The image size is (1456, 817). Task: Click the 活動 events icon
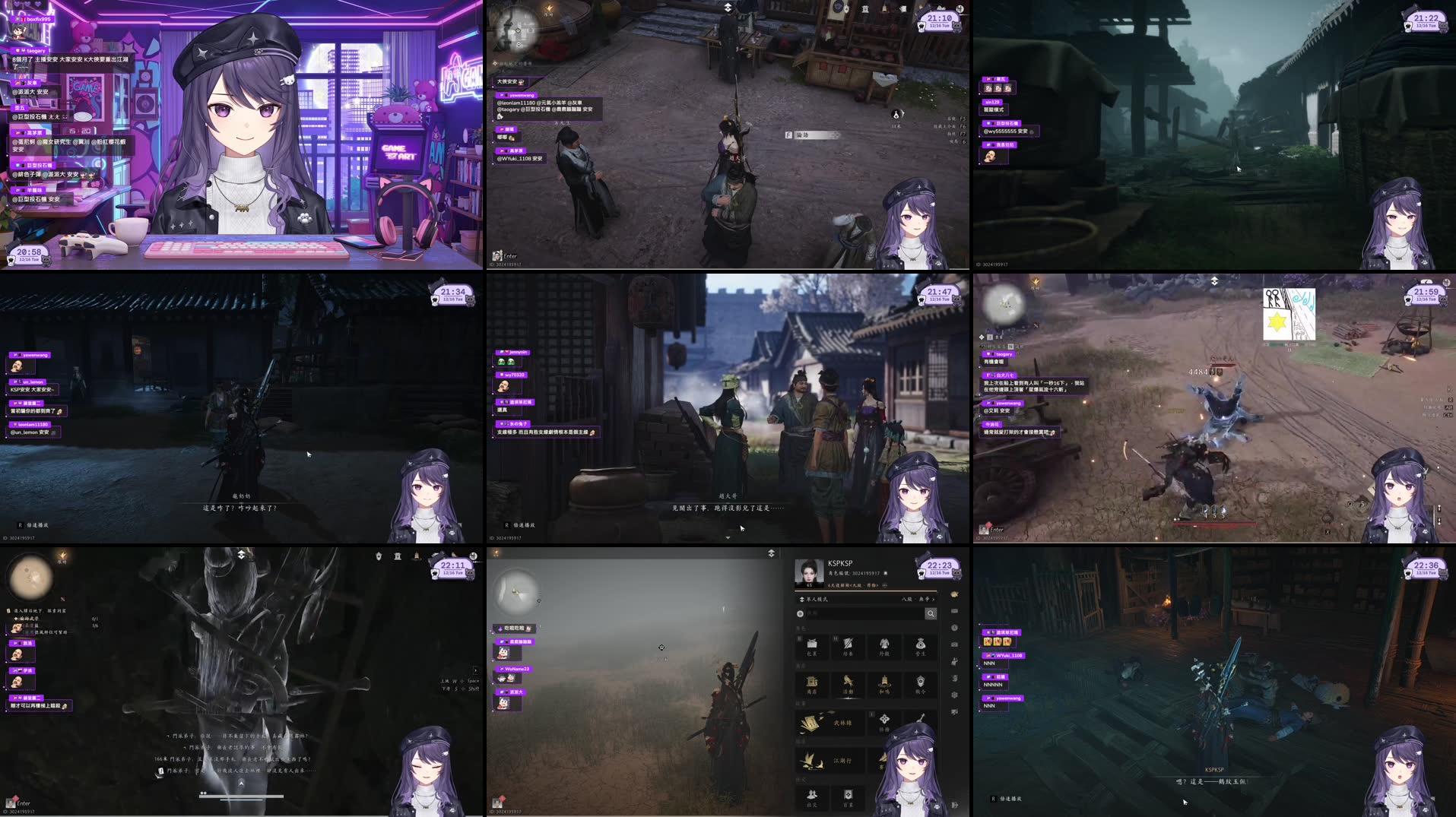[x=849, y=682]
